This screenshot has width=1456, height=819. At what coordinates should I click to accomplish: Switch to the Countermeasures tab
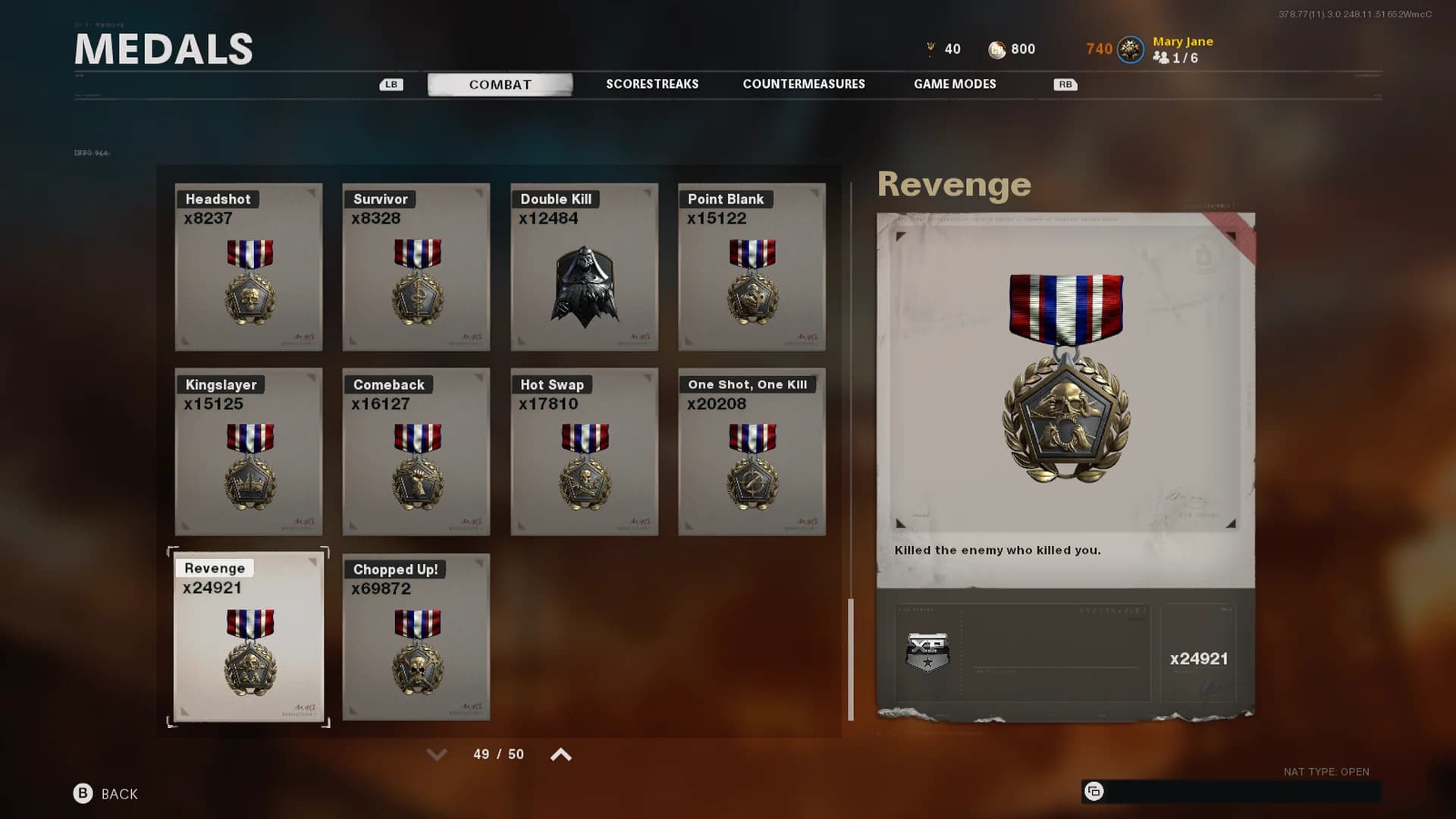point(804,84)
